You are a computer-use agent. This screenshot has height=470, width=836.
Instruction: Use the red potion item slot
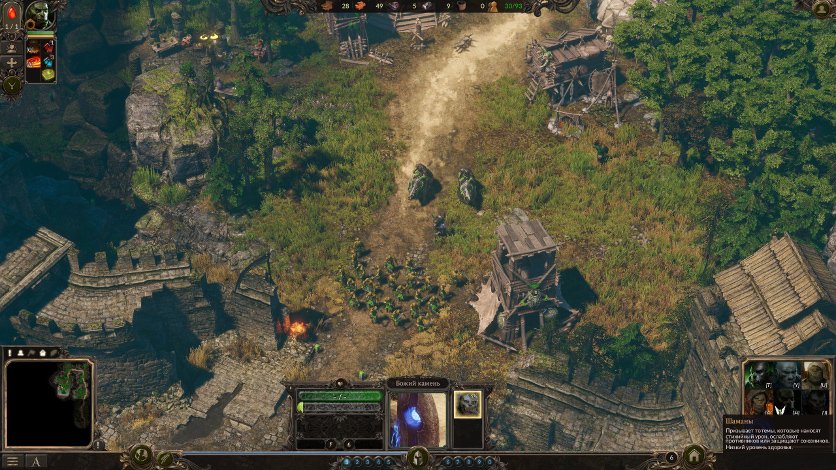point(47,47)
